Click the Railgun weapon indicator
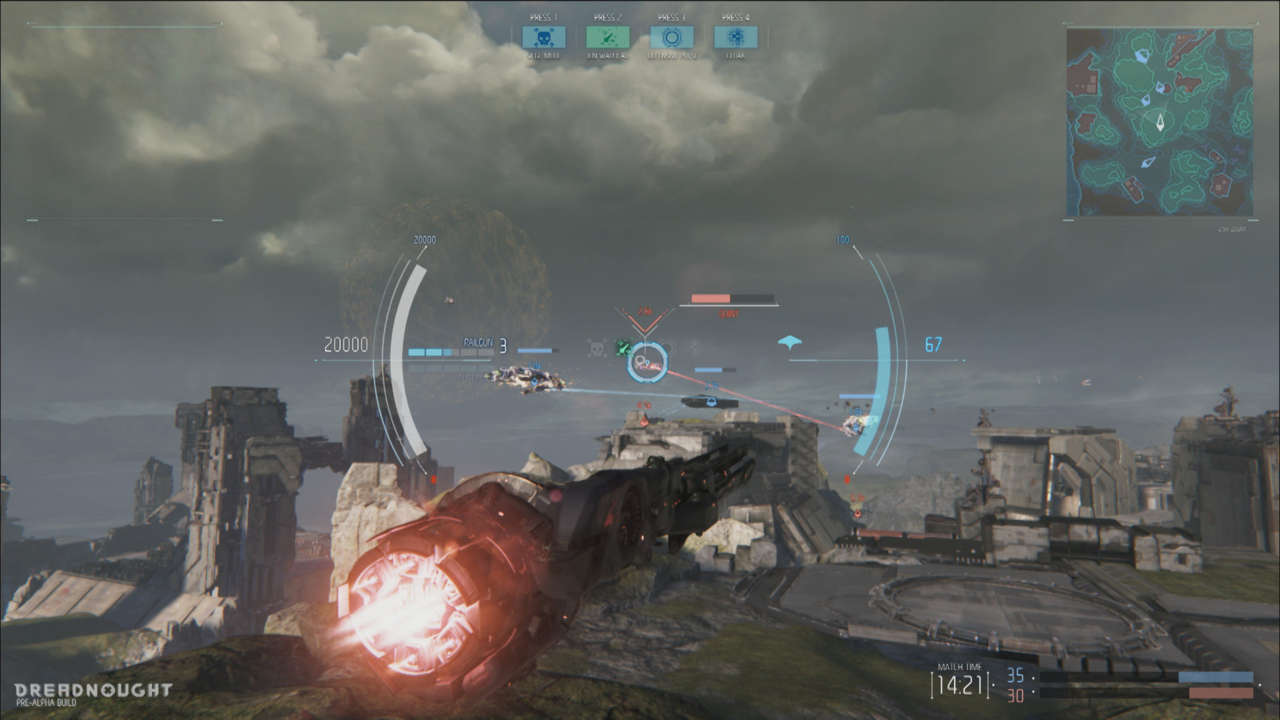 pos(479,343)
